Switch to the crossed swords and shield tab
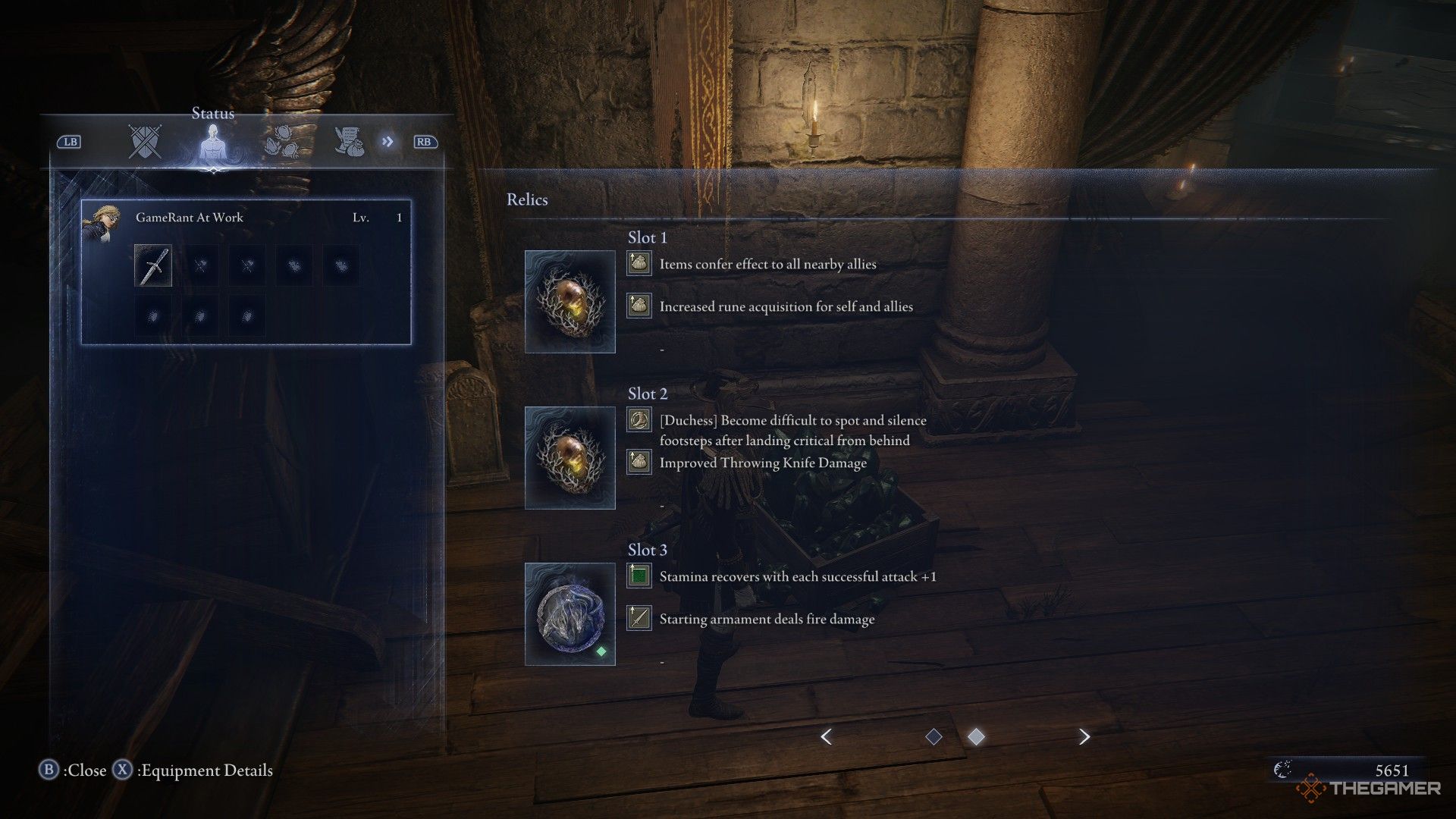Screen dimensions: 1456x819 click(x=145, y=142)
